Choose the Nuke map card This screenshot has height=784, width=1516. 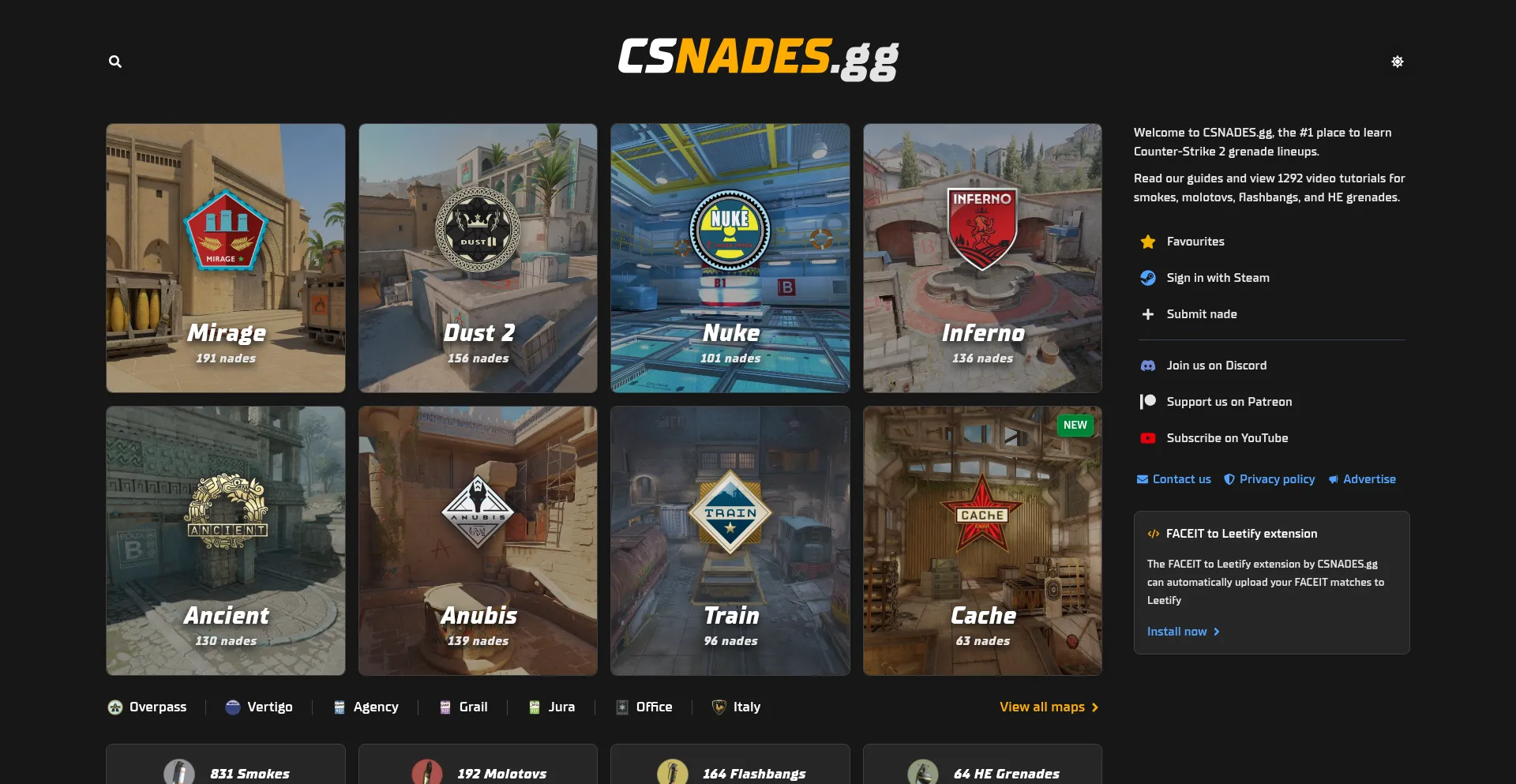click(x=730, y=258)
